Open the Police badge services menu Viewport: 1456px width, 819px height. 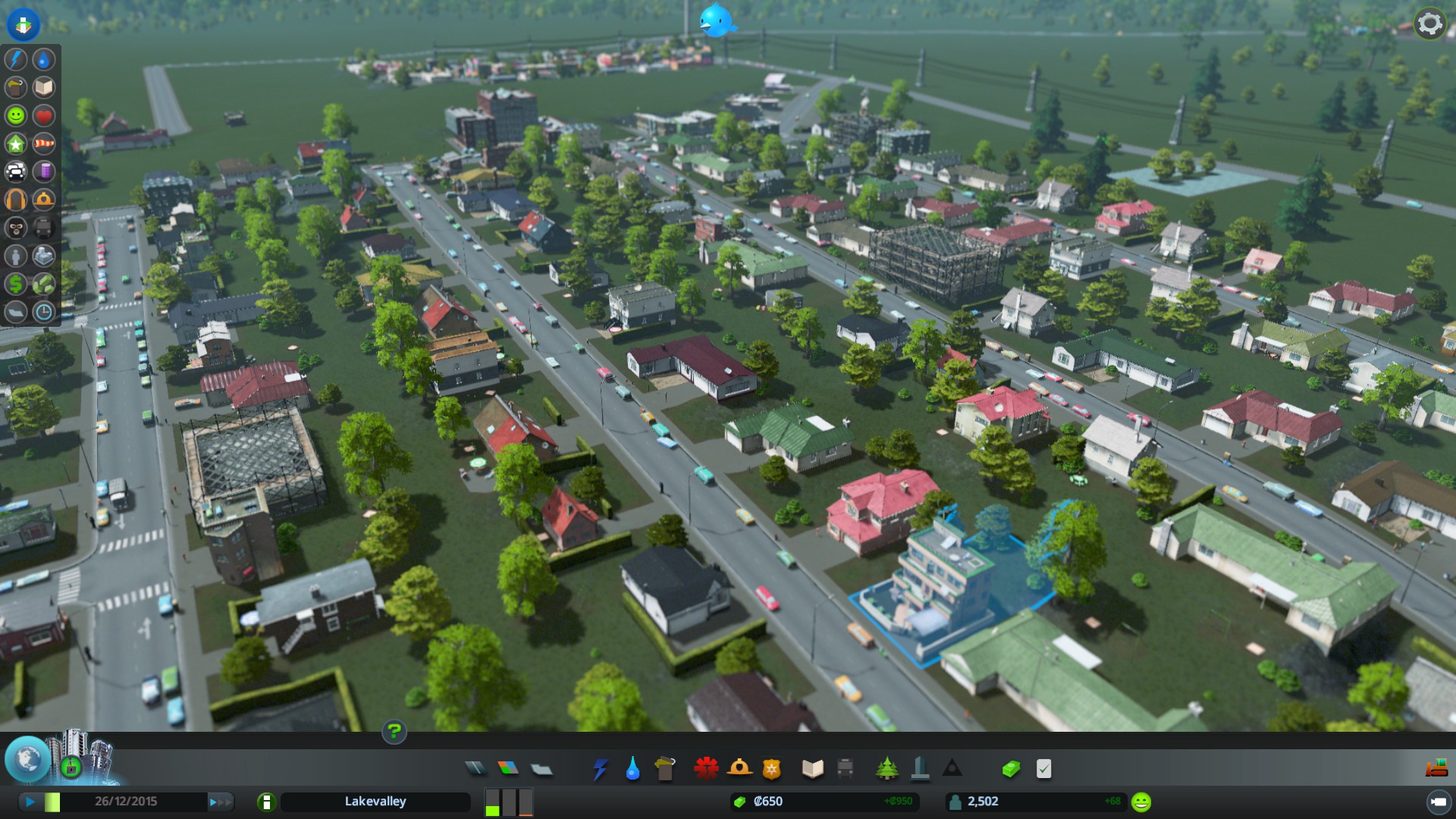(771, 769)
